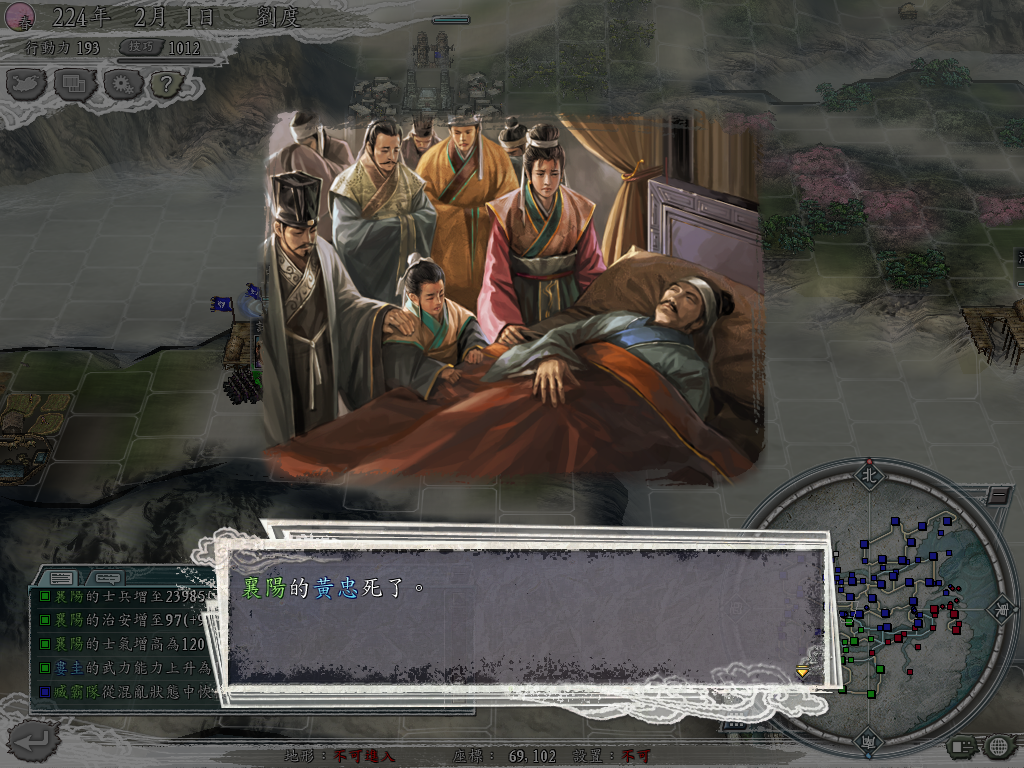Click the 南 south marker on minimap
This screenshot has height=768, width=1024.
click(x=869, y=741)
